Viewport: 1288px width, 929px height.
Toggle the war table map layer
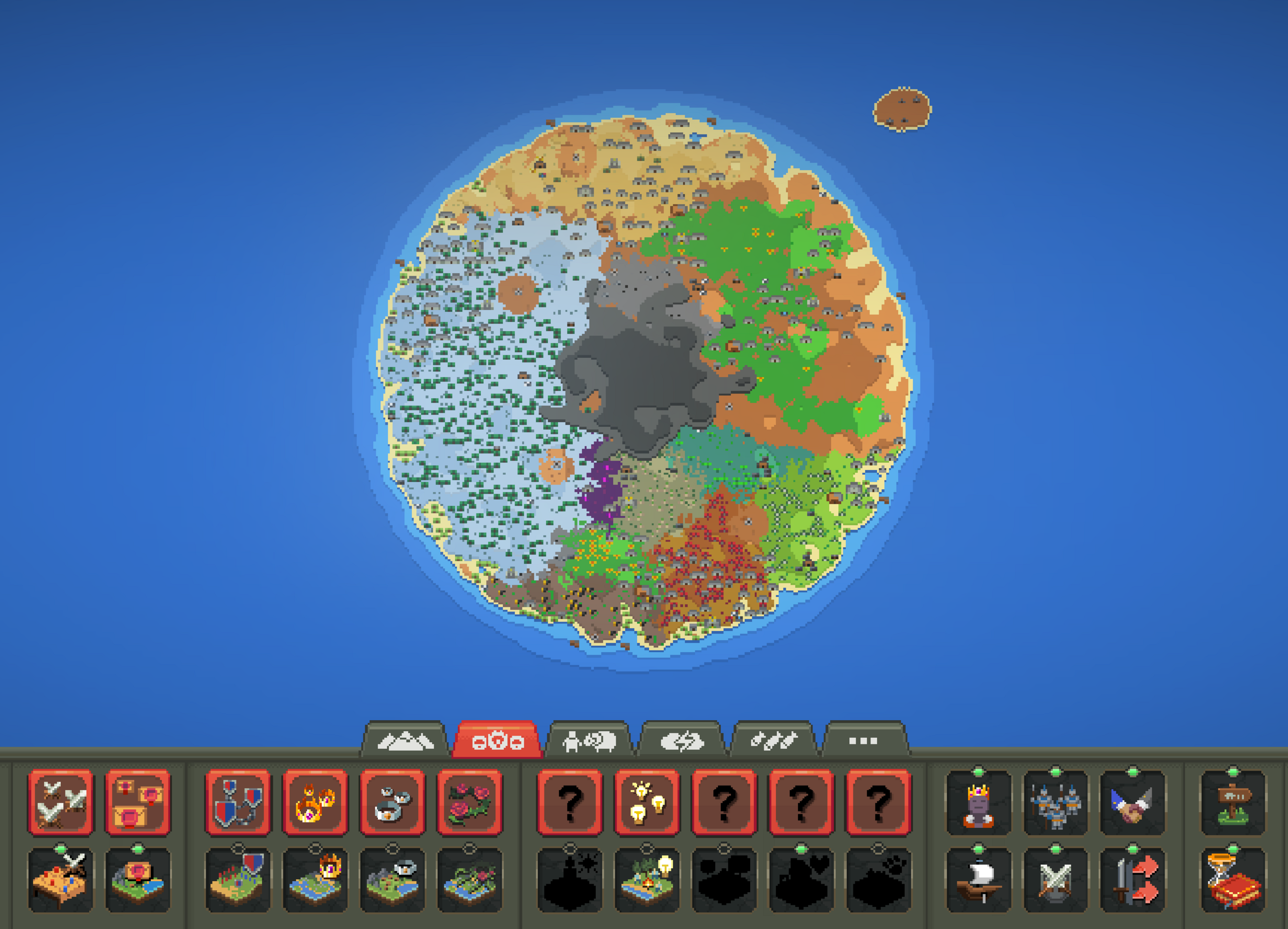pyautogui.click(x=60, y=880)
